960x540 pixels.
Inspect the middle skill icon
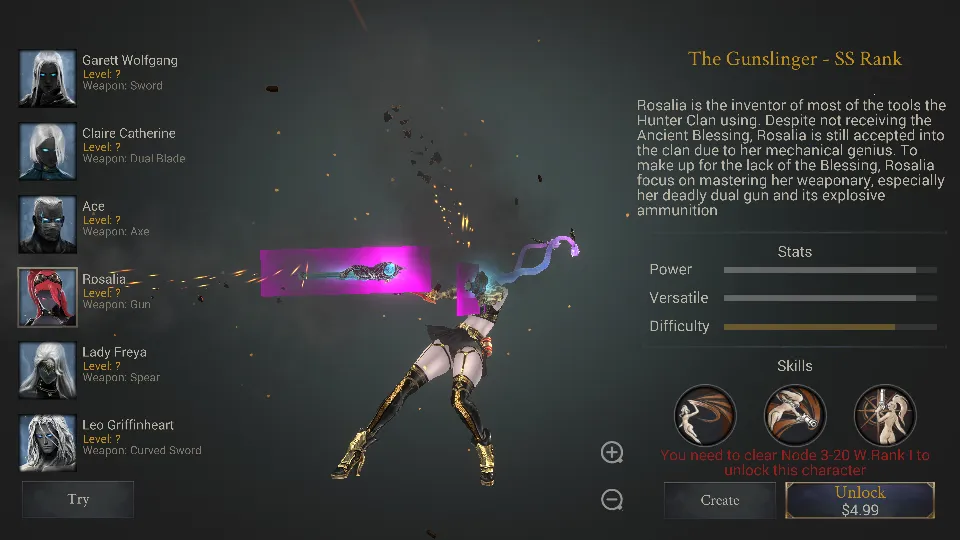pyautogui.click(x=795, y=415)
